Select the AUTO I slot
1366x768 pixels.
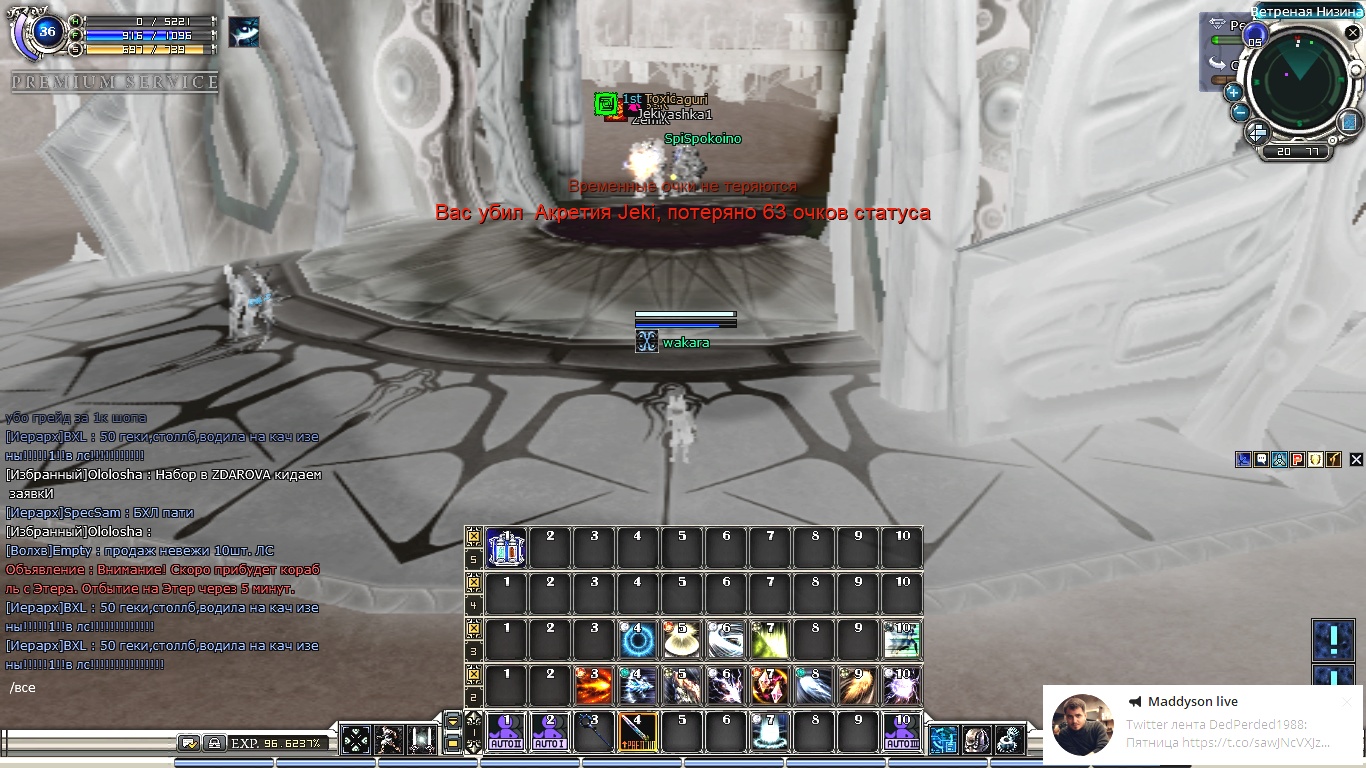(x=550, y=732)
